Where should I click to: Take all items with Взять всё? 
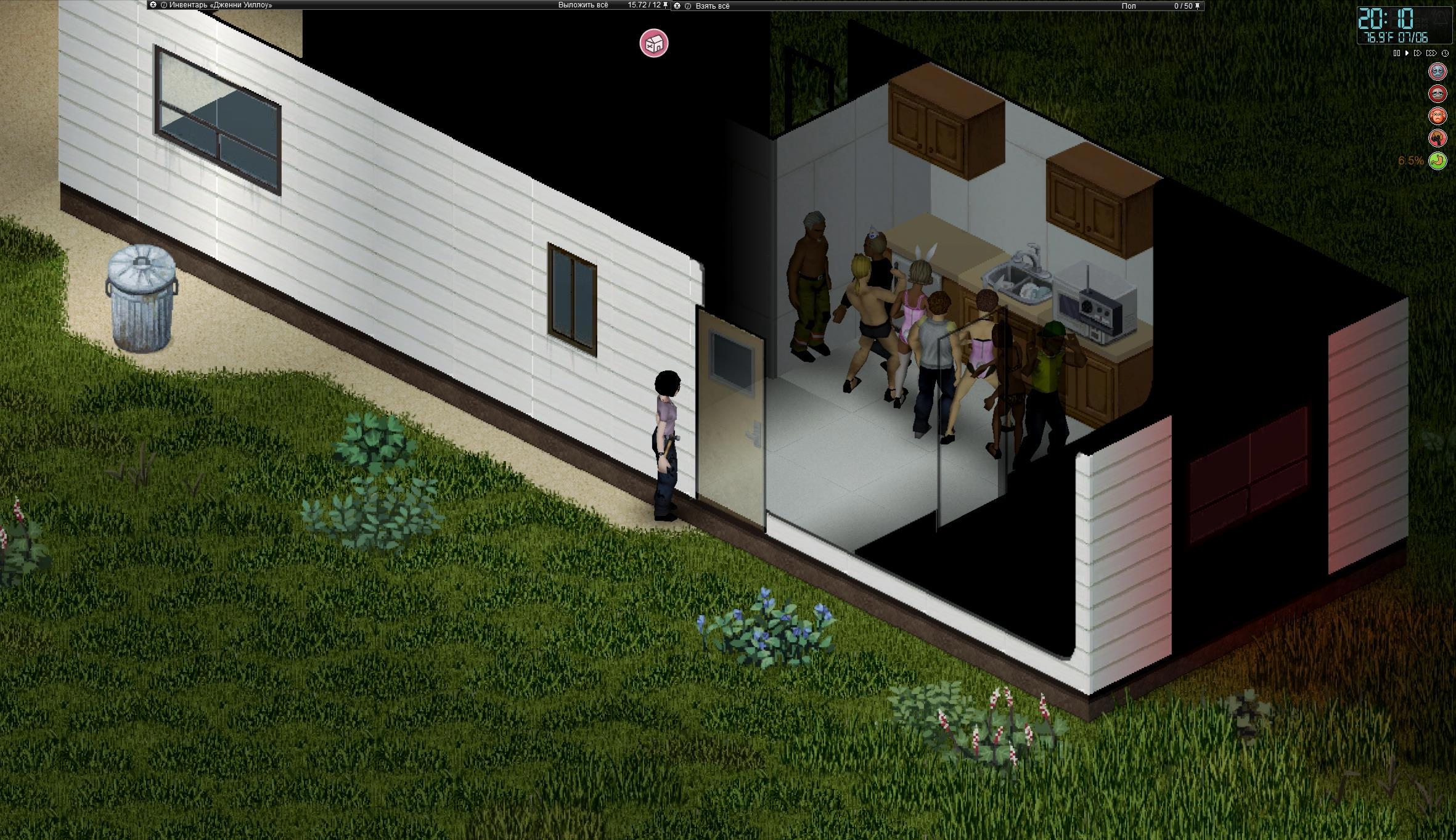(x=712, y=6)
